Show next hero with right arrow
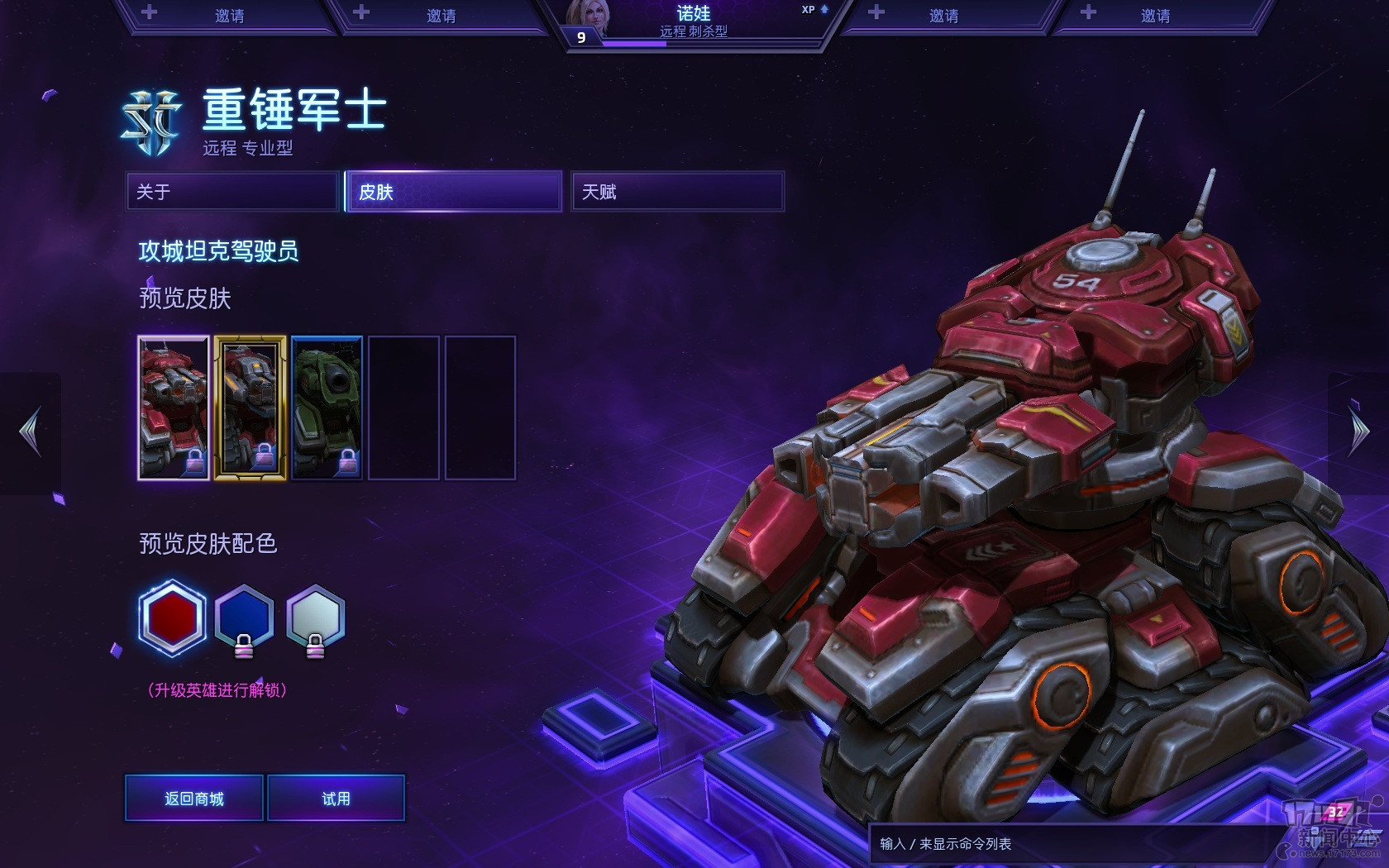Image resolution: width=1389 pixels, height=868 pixels. (1358, 432)
